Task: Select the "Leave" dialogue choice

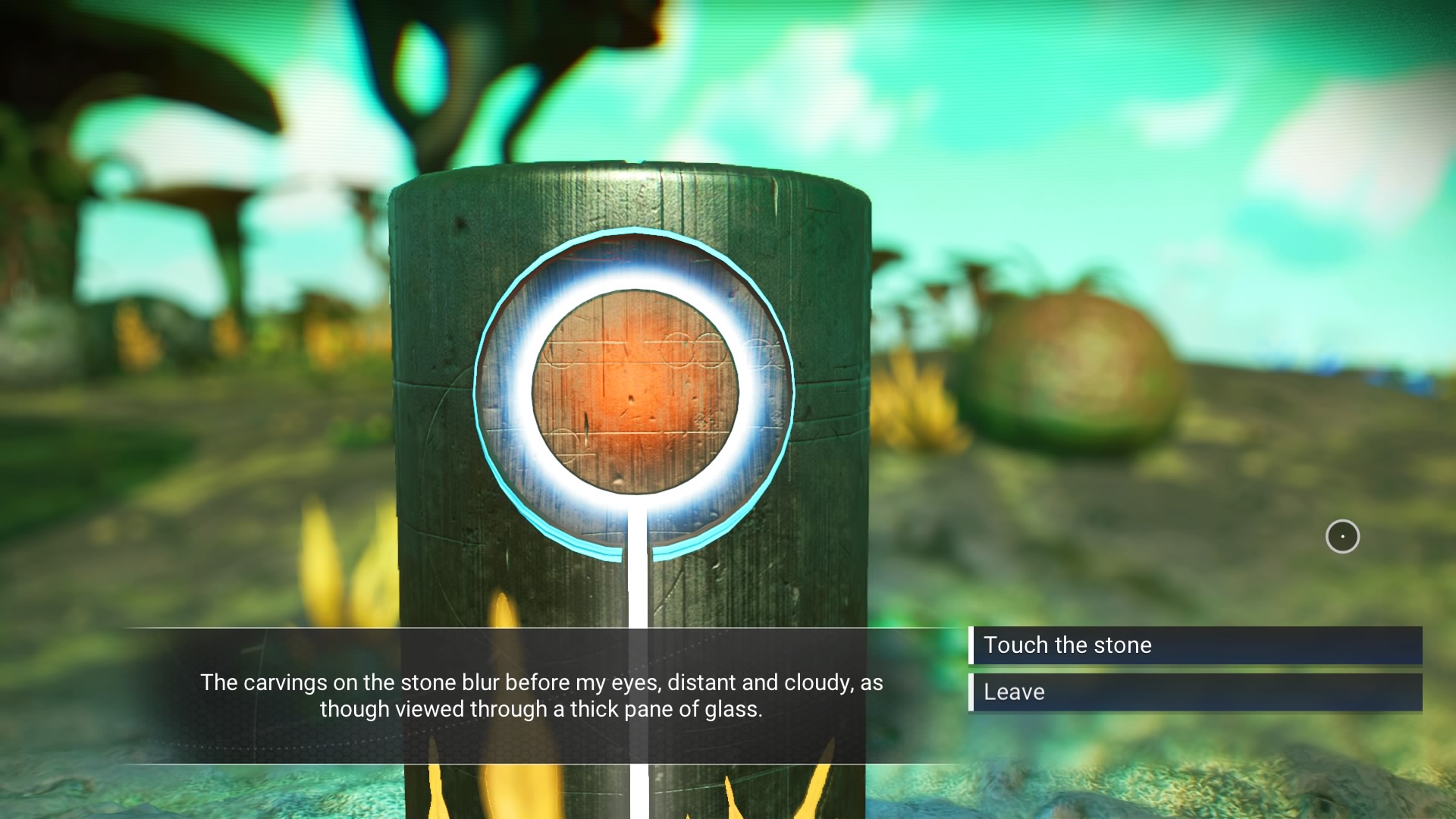Action: click(1195, 692)
